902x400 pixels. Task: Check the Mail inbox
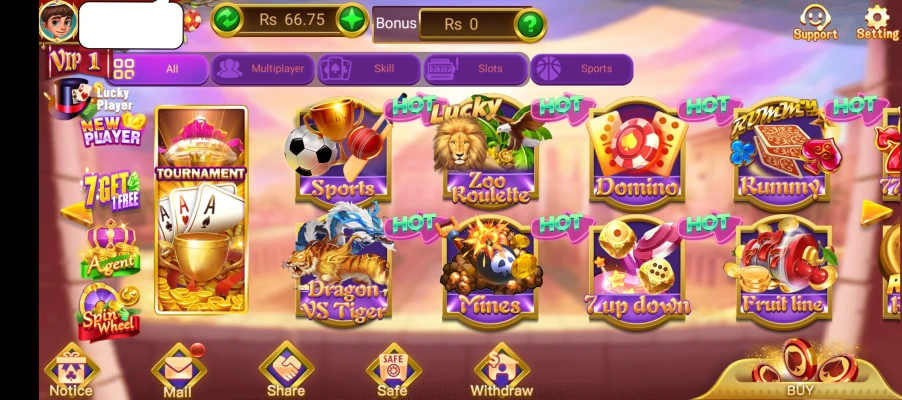point(178,371)
